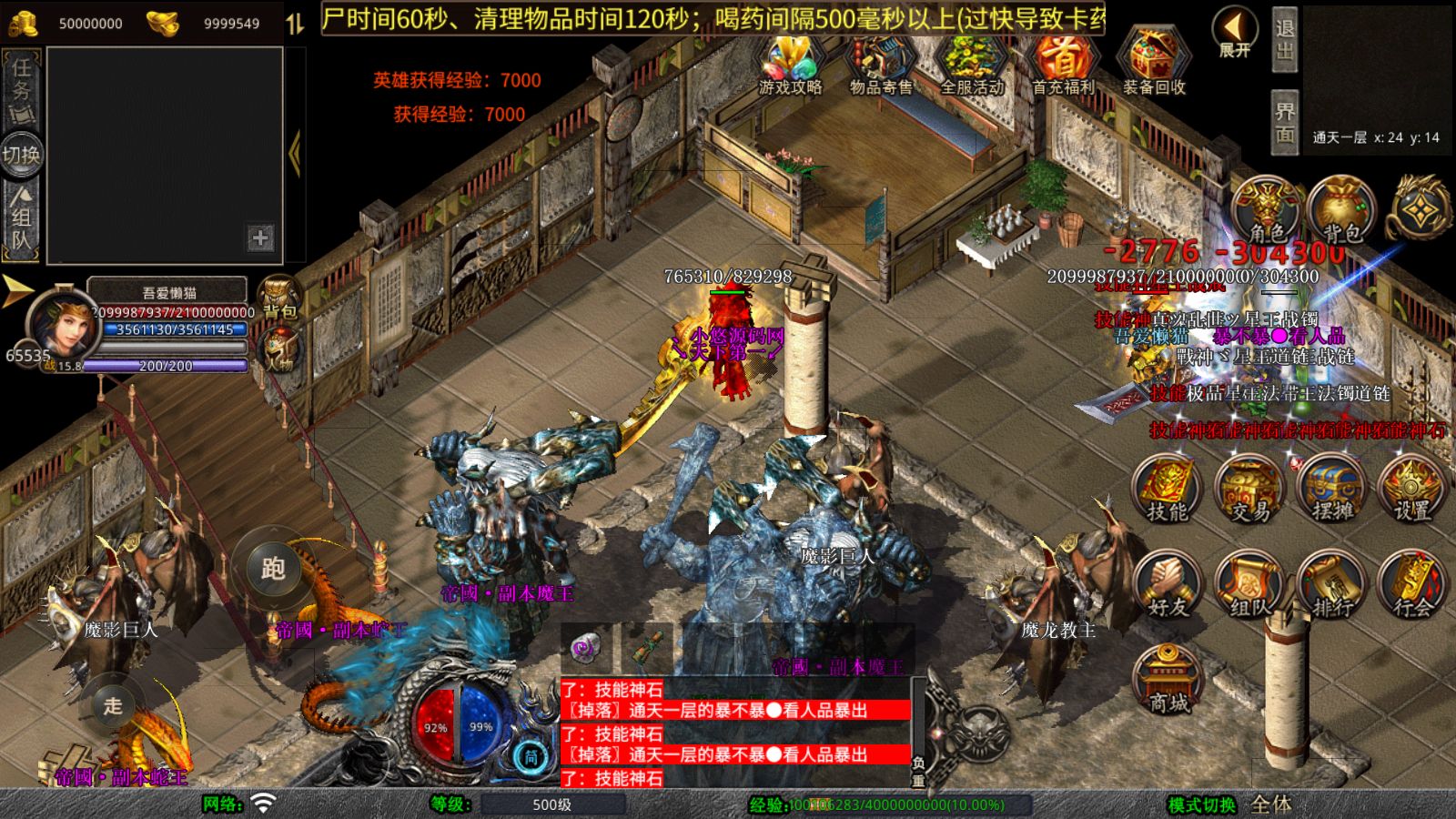Open the 游戏攻略 game guide
The height and width of the screenshot is (819, 1456).
(x=790, y=64)
